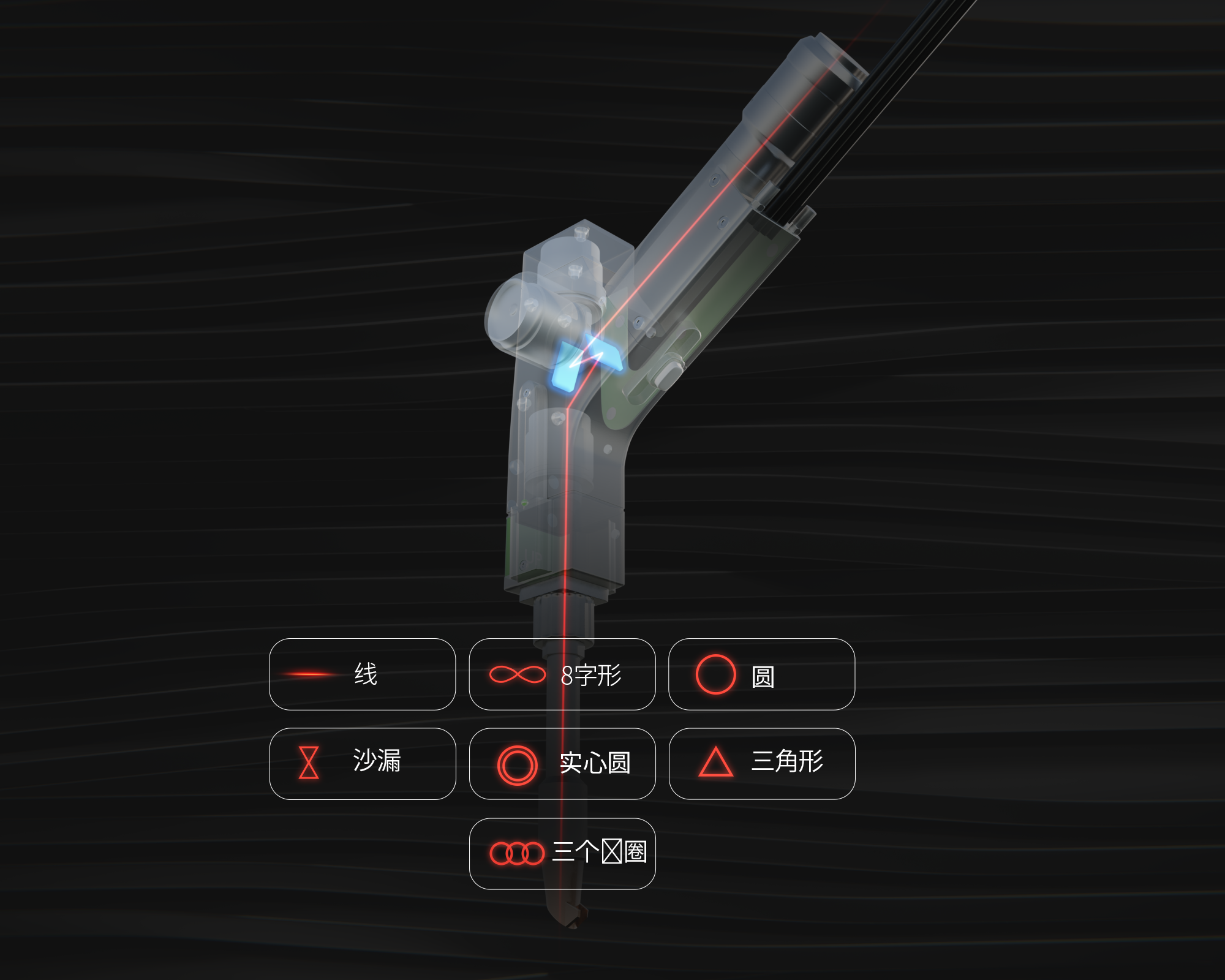Pick the 圆 circle pattern

pyautogui.click(x=761, y=674)
